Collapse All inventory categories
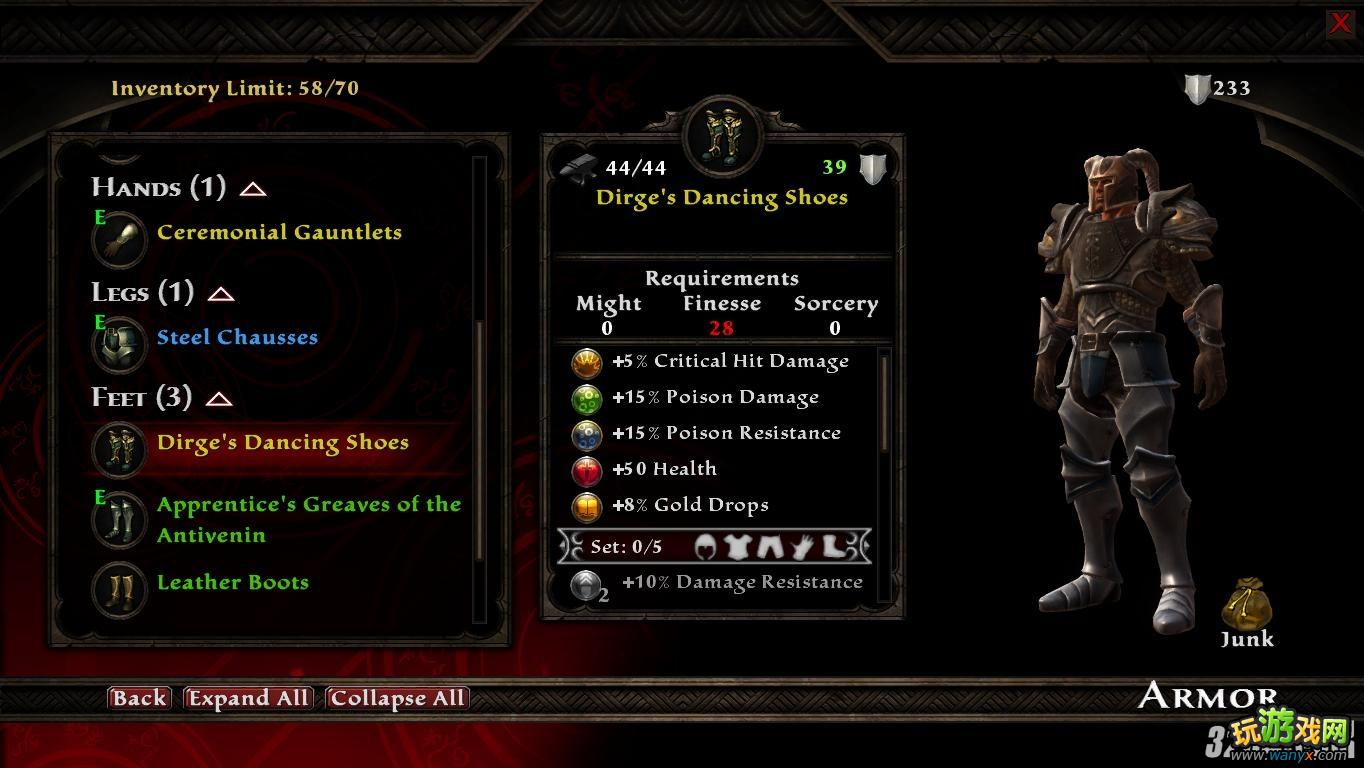The width and height of the screenshot is (1364, 768). (397, 698)
